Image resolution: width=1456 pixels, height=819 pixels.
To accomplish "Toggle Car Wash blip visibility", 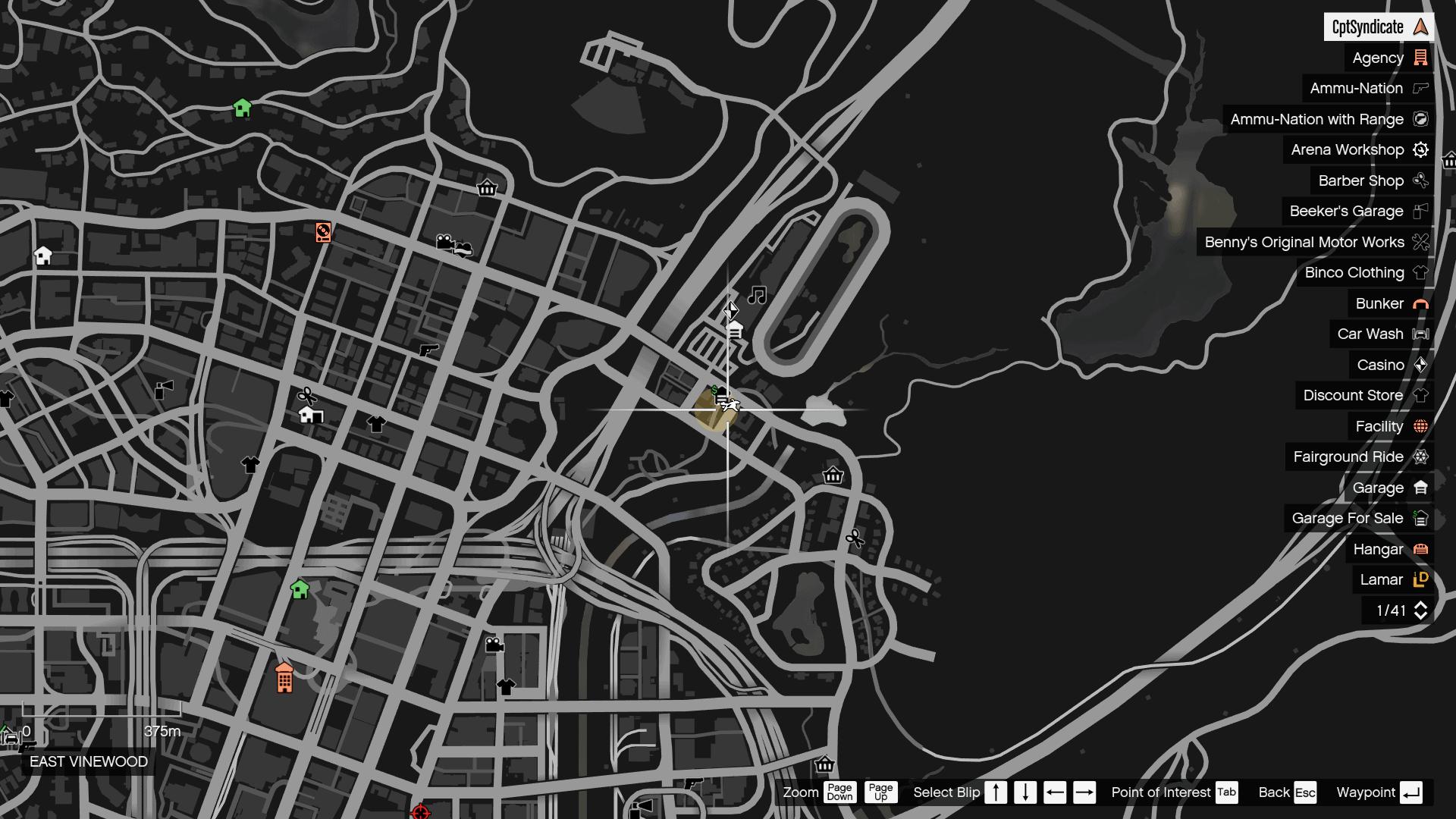I will tap(1370, 334).
